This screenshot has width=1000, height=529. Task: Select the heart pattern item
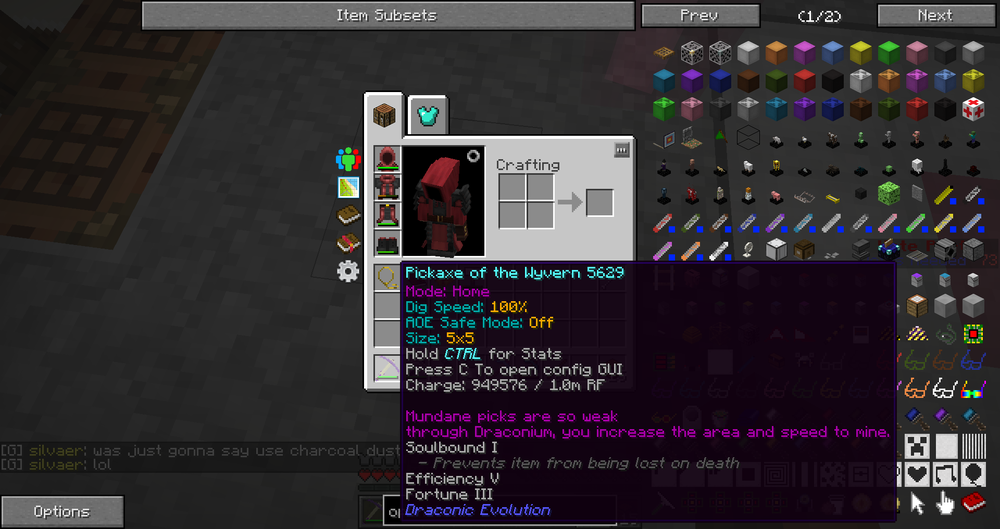point(916,474)
